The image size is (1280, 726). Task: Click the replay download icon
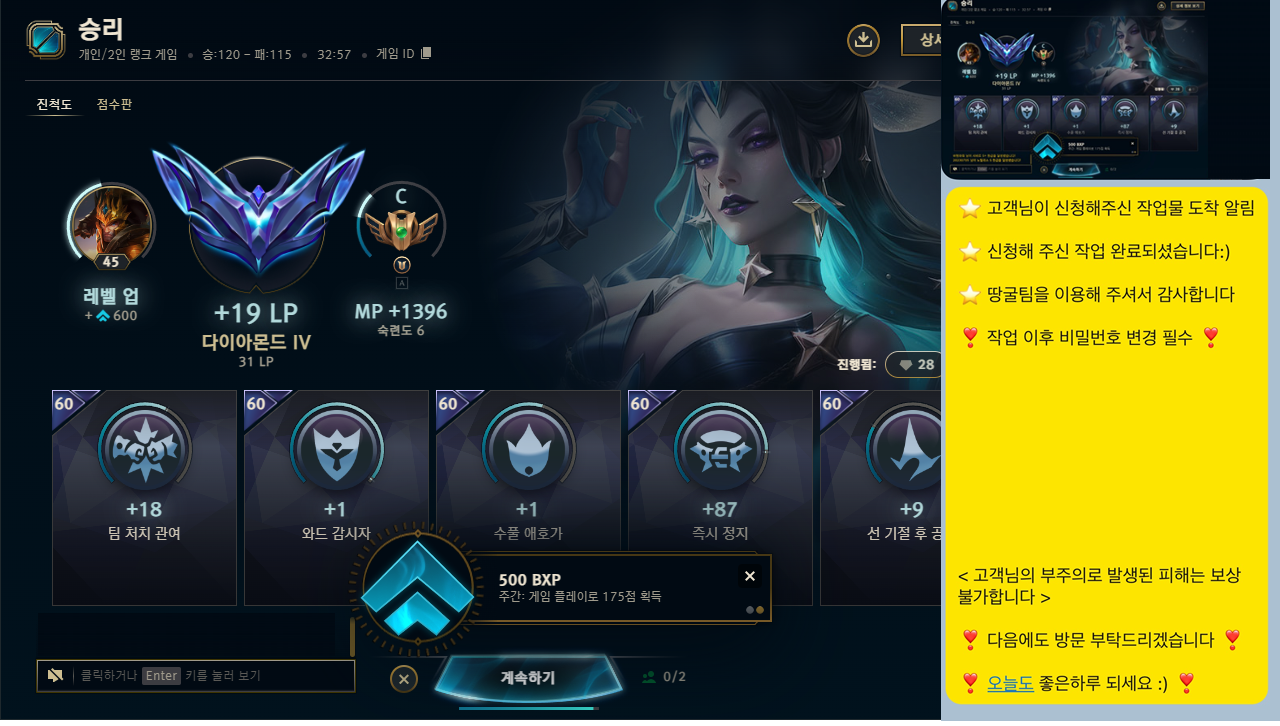pos(863,40)
